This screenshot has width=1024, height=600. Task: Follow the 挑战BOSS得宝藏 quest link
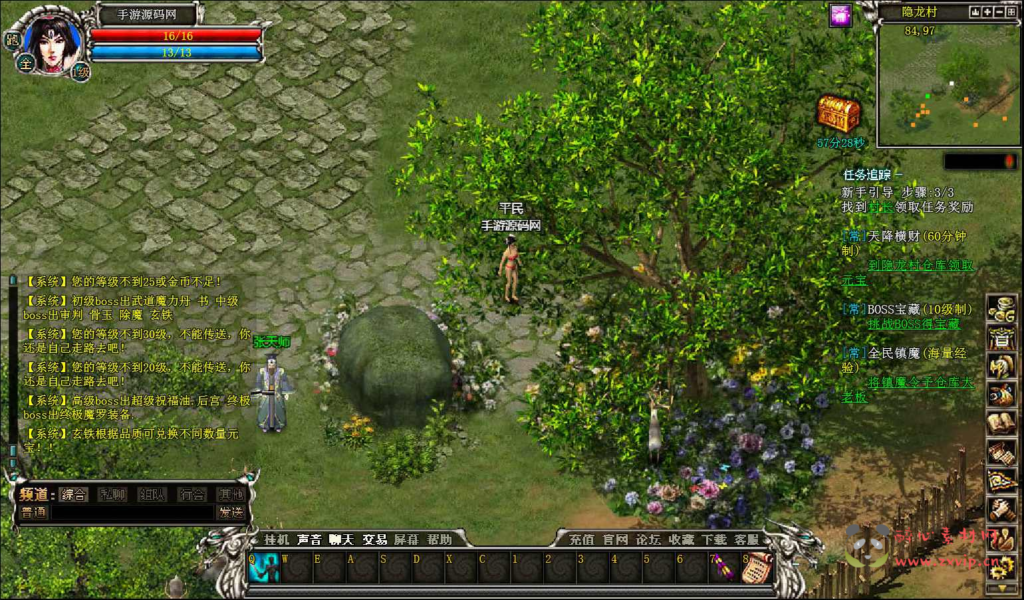pyautogui.click(x=912, y=324)
